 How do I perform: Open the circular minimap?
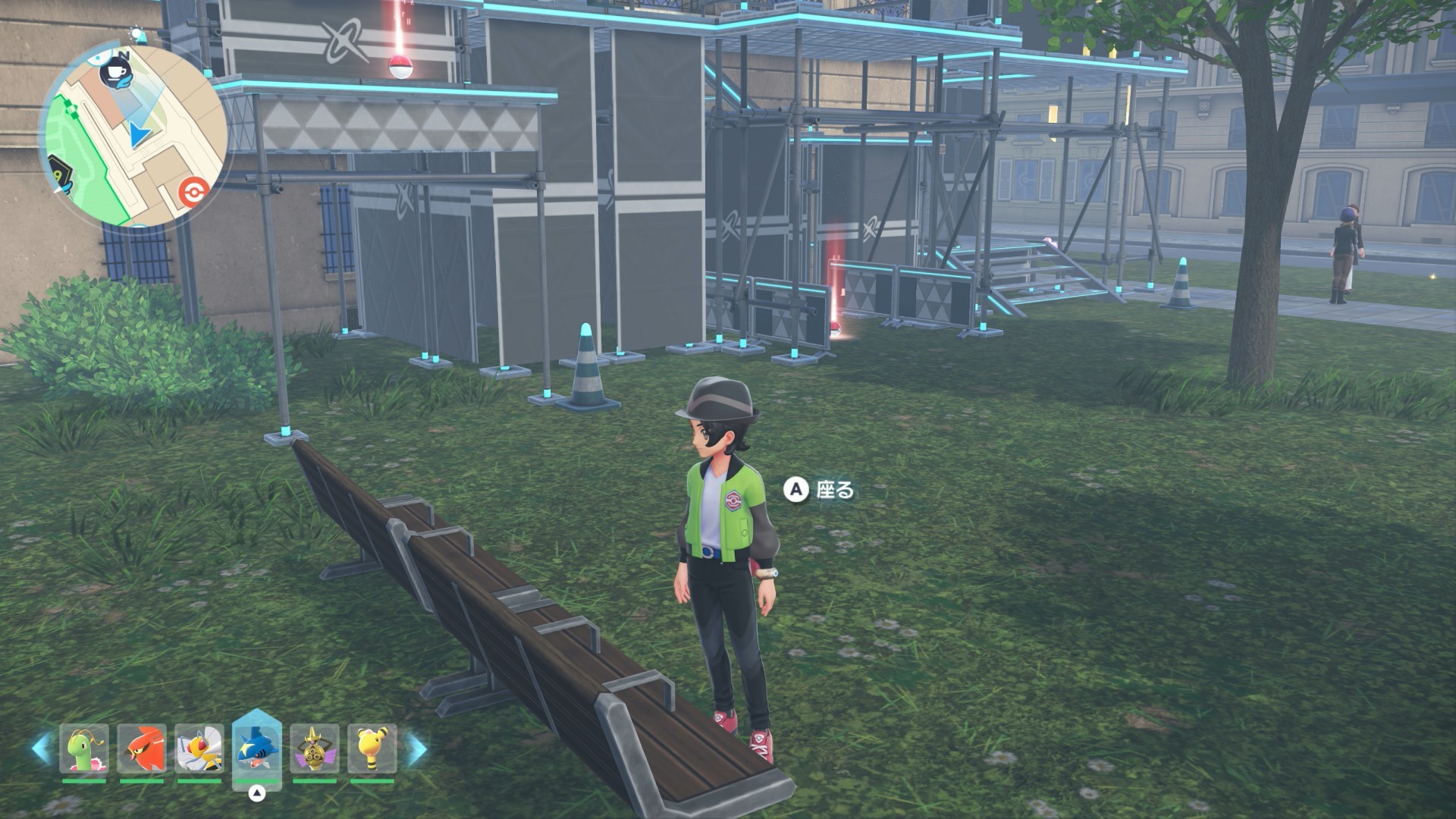(x=133, y=136)
